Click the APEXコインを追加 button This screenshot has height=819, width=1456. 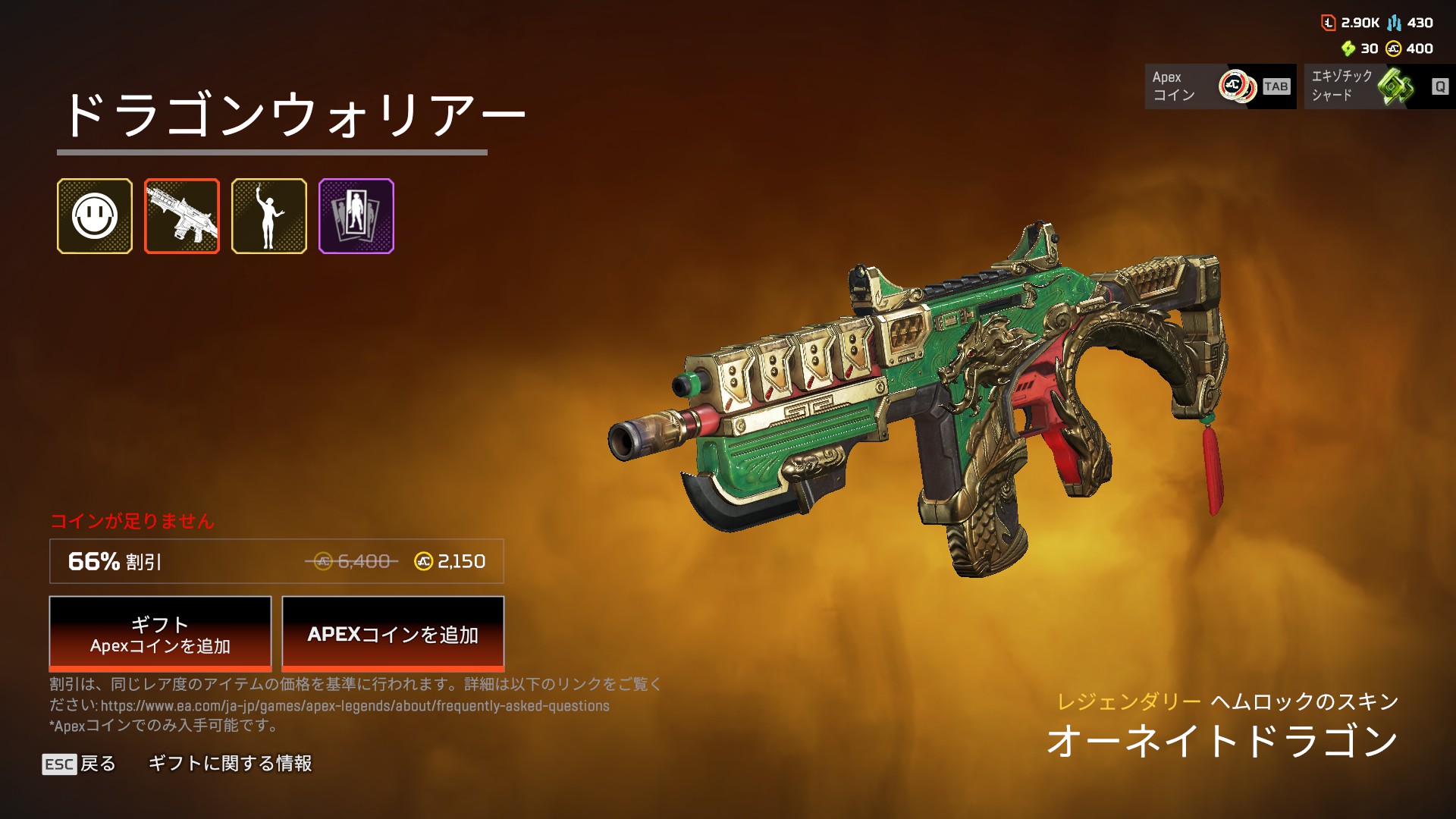click(x=393, y=634)
